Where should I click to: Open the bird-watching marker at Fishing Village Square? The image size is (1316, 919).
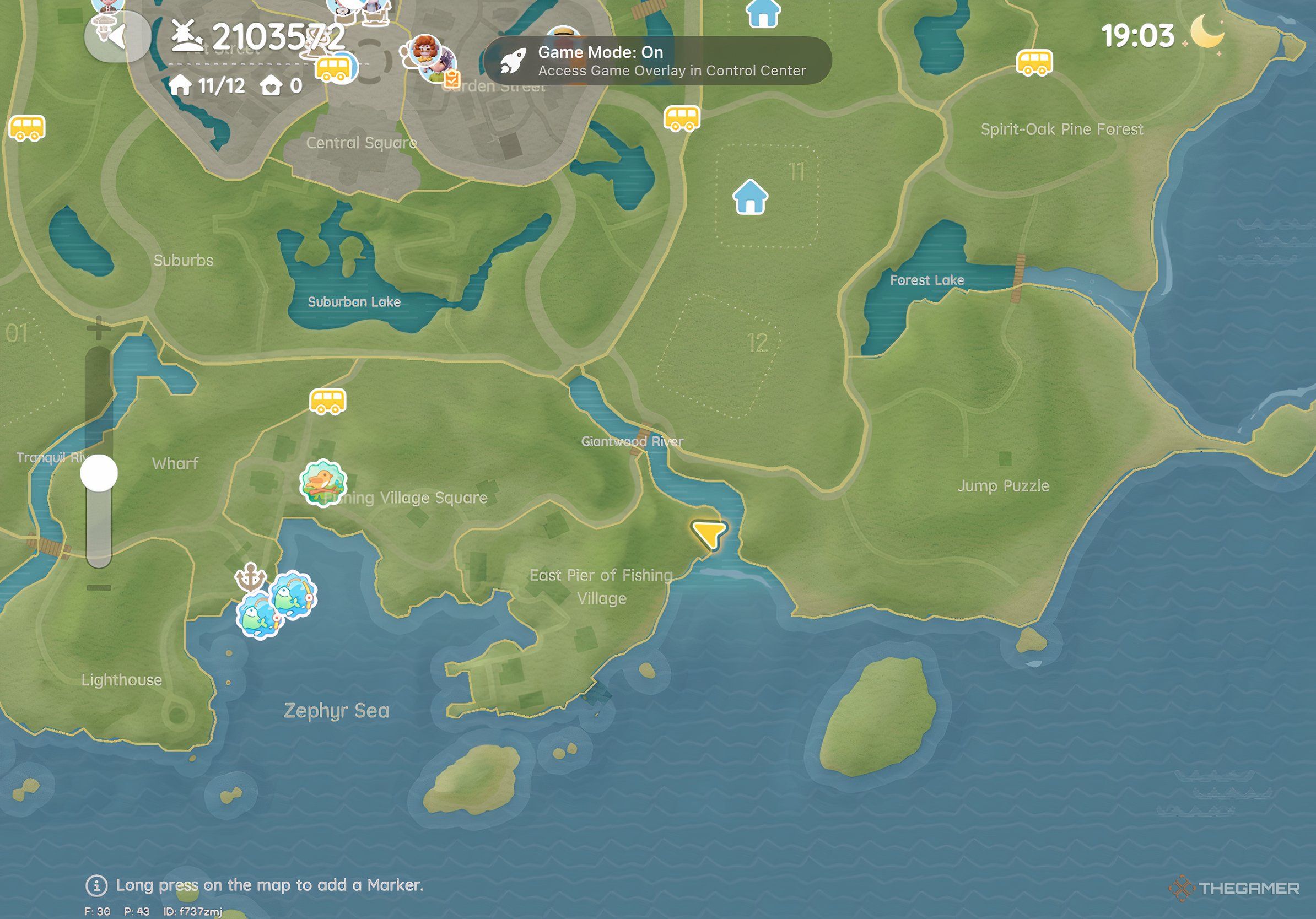point(323,483)
